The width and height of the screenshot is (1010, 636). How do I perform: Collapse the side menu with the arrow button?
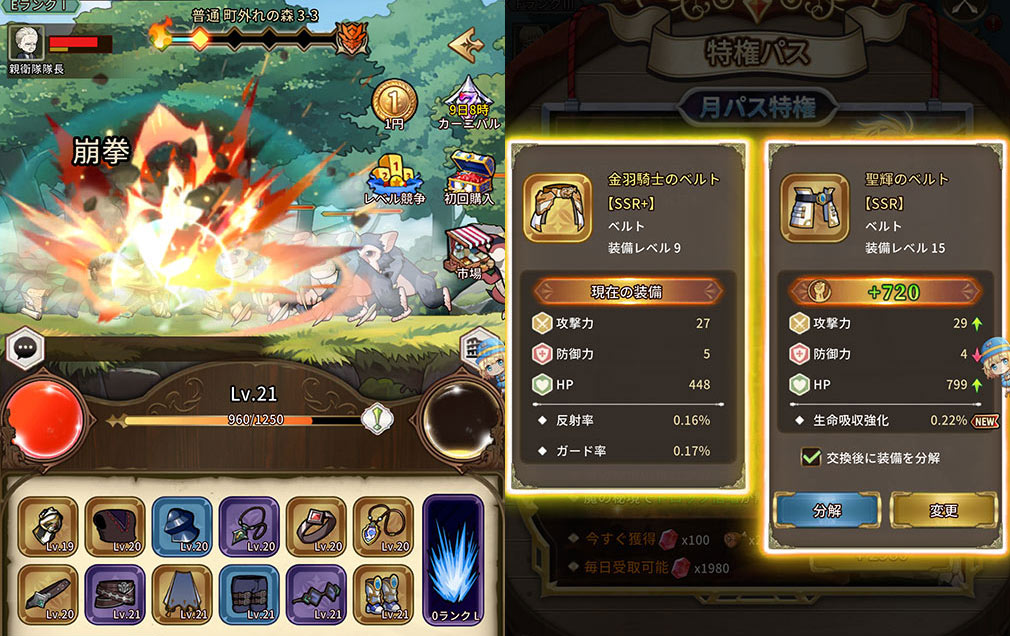pyautogui.click(x=466, y=44)
